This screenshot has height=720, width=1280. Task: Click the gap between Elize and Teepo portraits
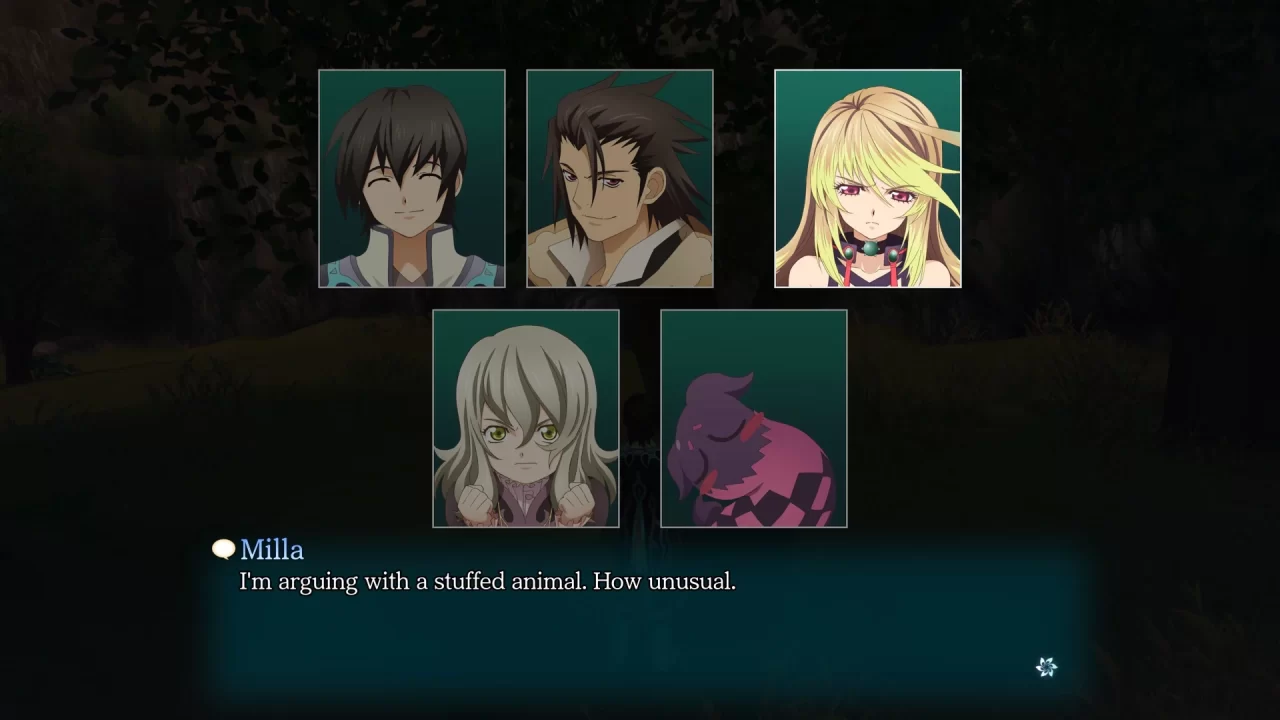(642, 418)
